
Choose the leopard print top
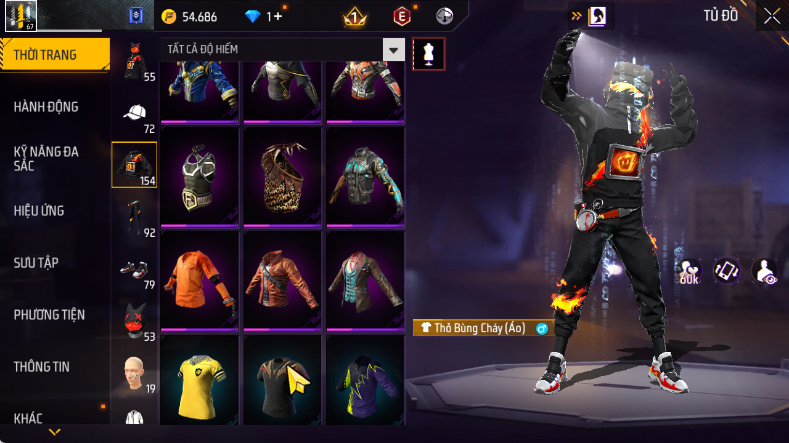point(282,177)
